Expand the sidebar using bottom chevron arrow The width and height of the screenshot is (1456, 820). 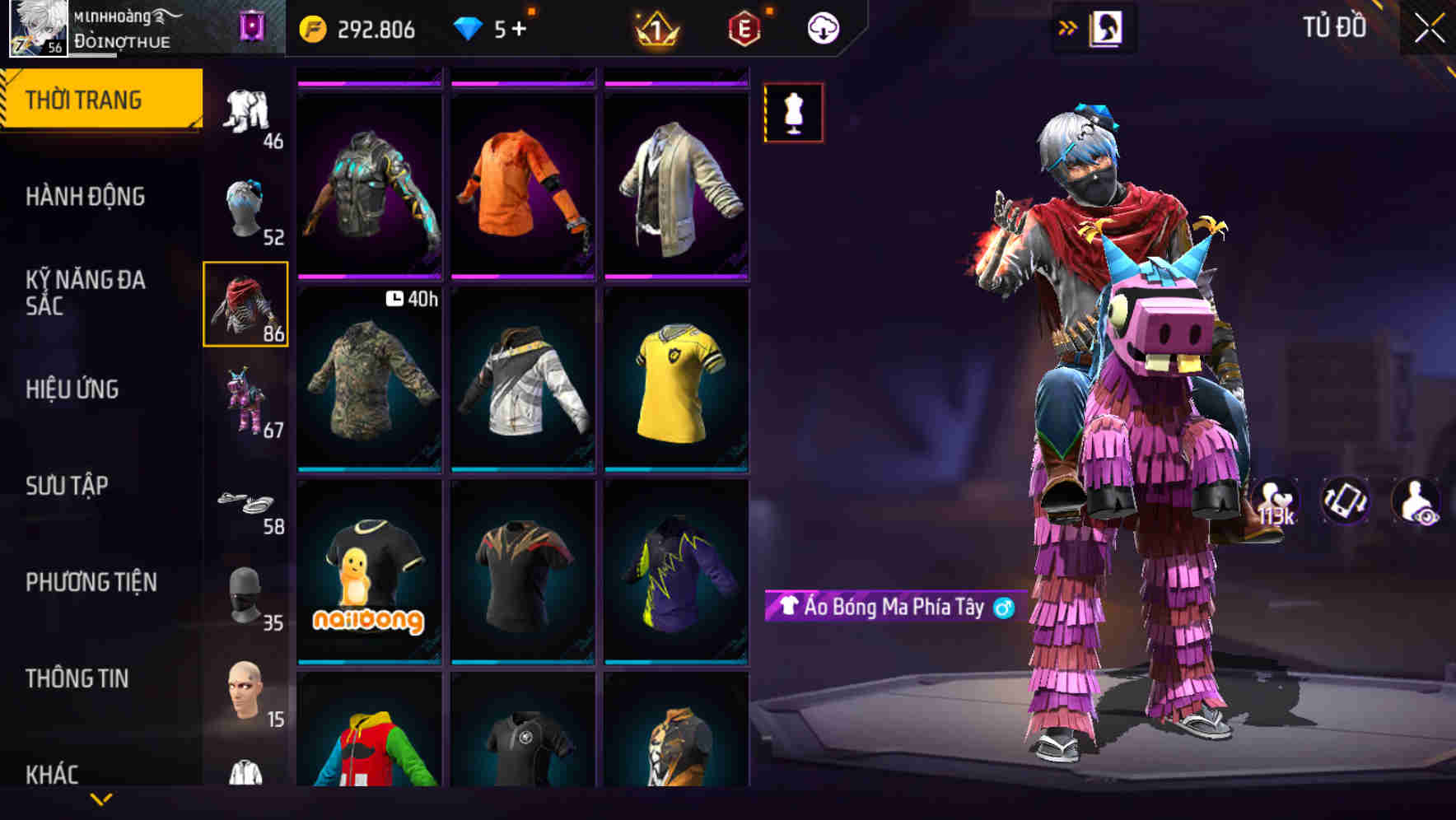(100, 799)
